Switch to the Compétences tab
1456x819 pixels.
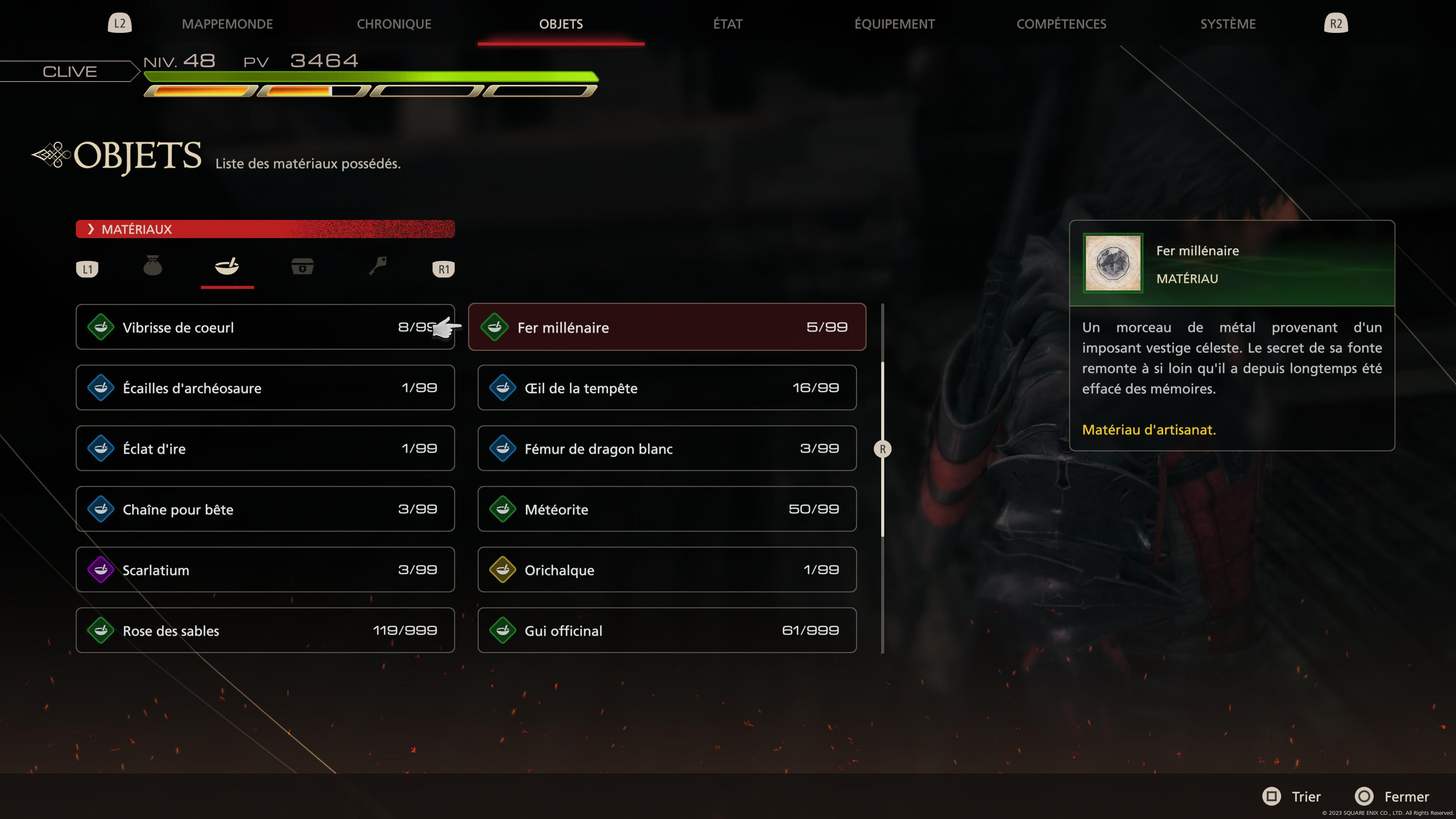[x=1062, y=24]
